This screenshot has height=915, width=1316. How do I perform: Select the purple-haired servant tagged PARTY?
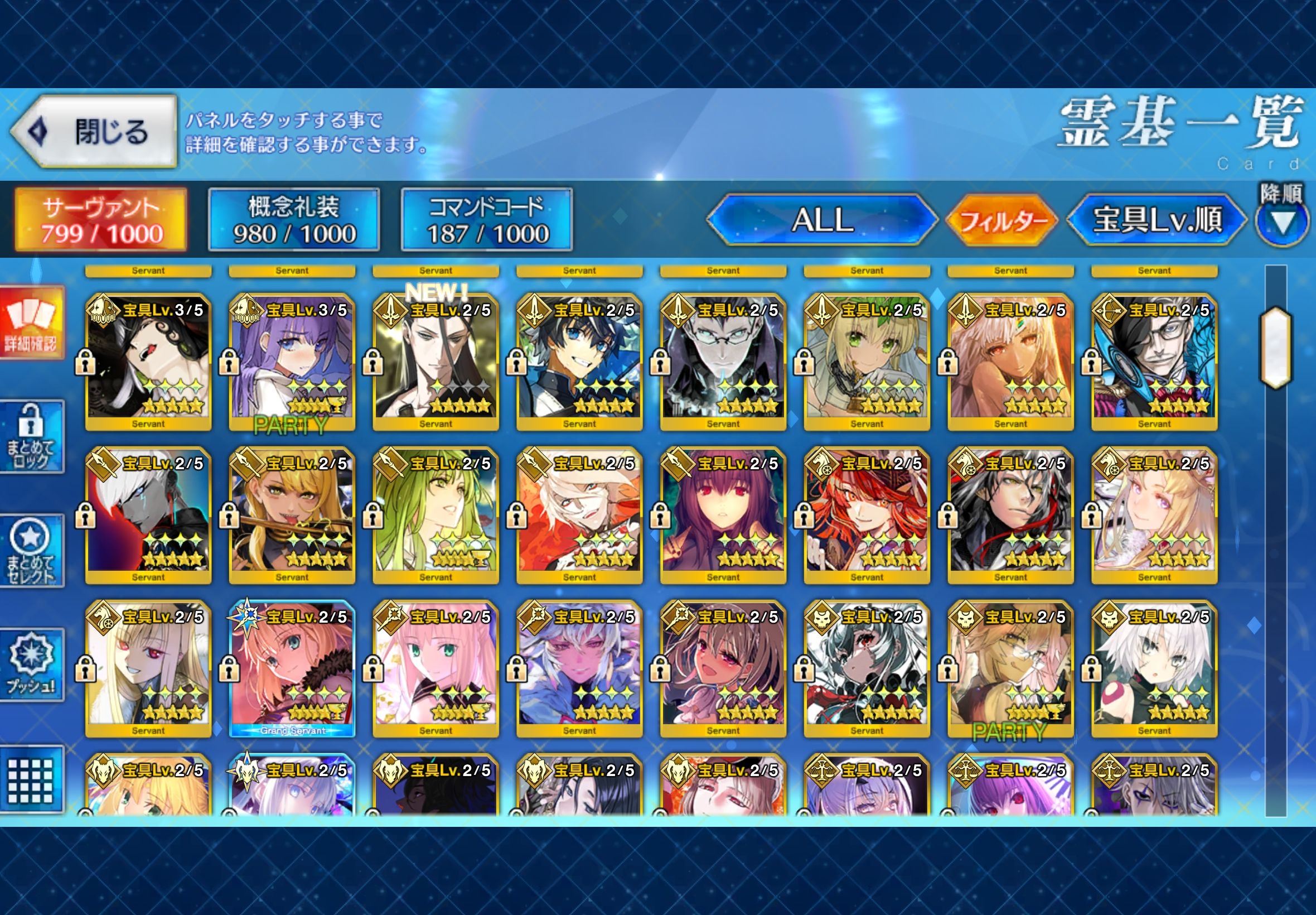(292, 362)
